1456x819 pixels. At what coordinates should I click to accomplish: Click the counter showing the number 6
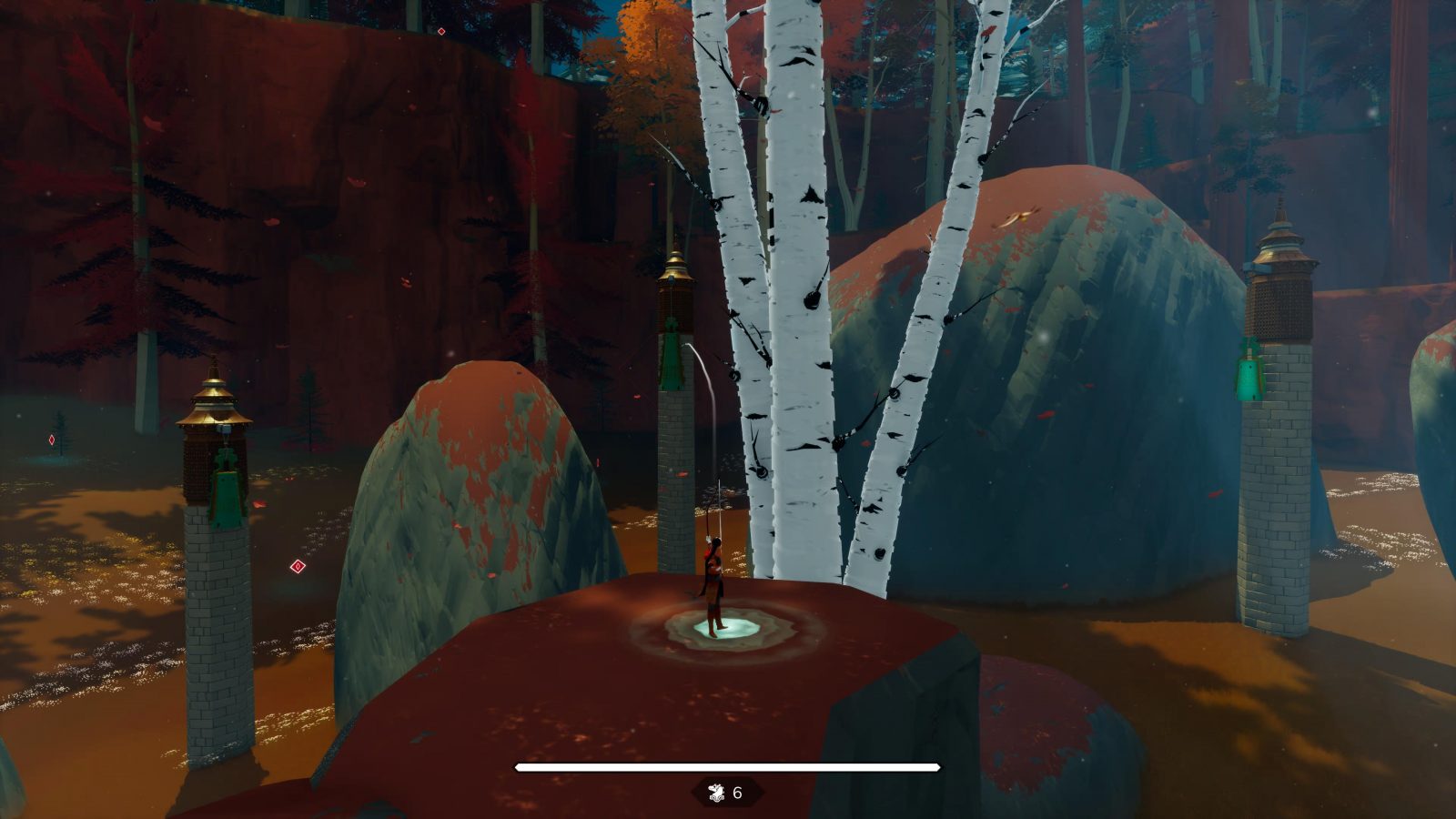tap(739, 791)
